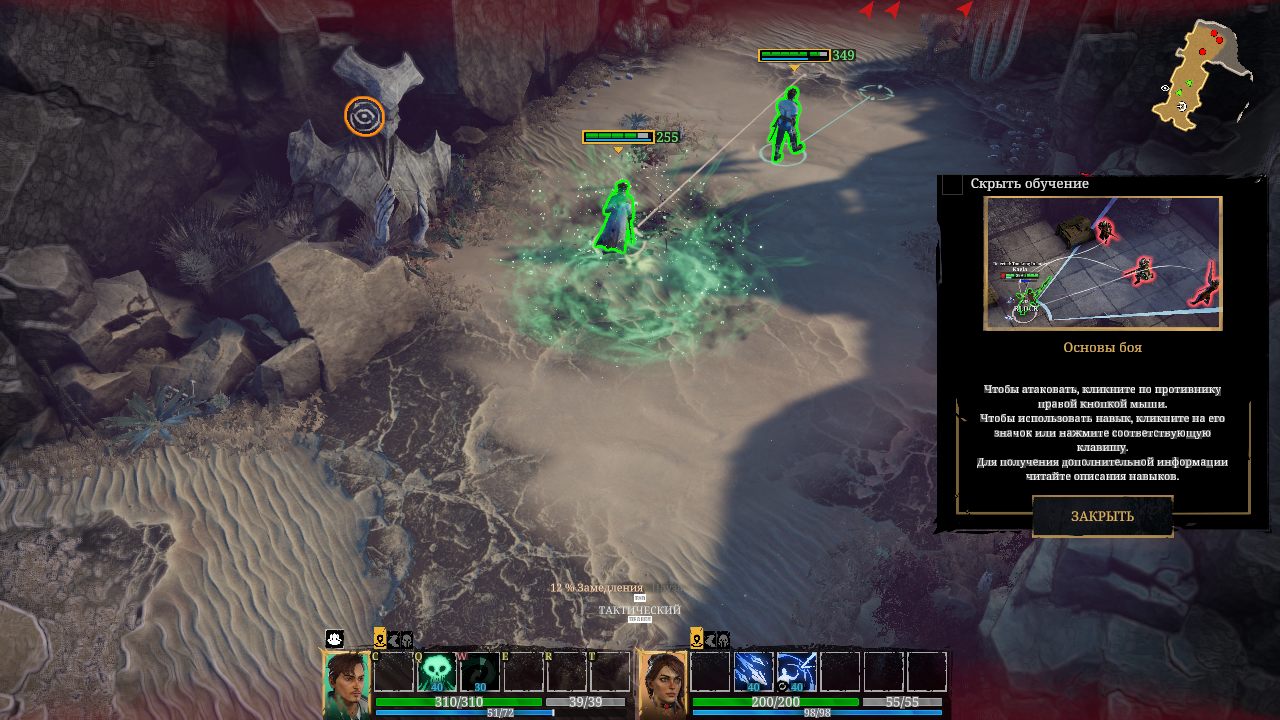View the Основы боя tutorial thumbnail
The image size is (1280, 720).
click(1102, 263)
